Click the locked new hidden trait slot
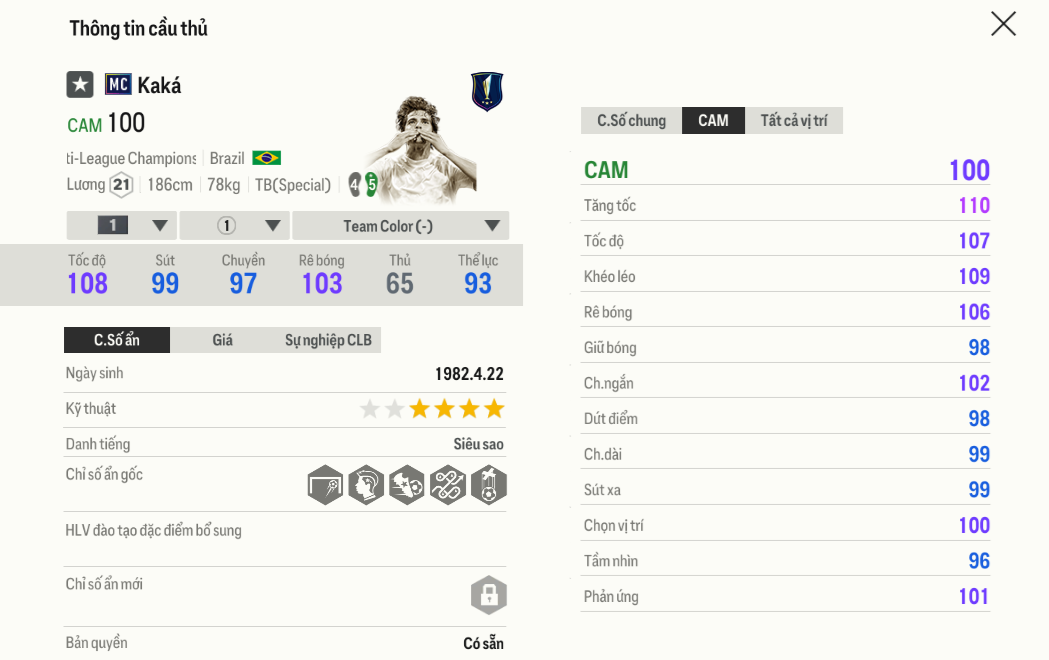This screenshot has width=1049, height=660. click(x=488, y=596)
